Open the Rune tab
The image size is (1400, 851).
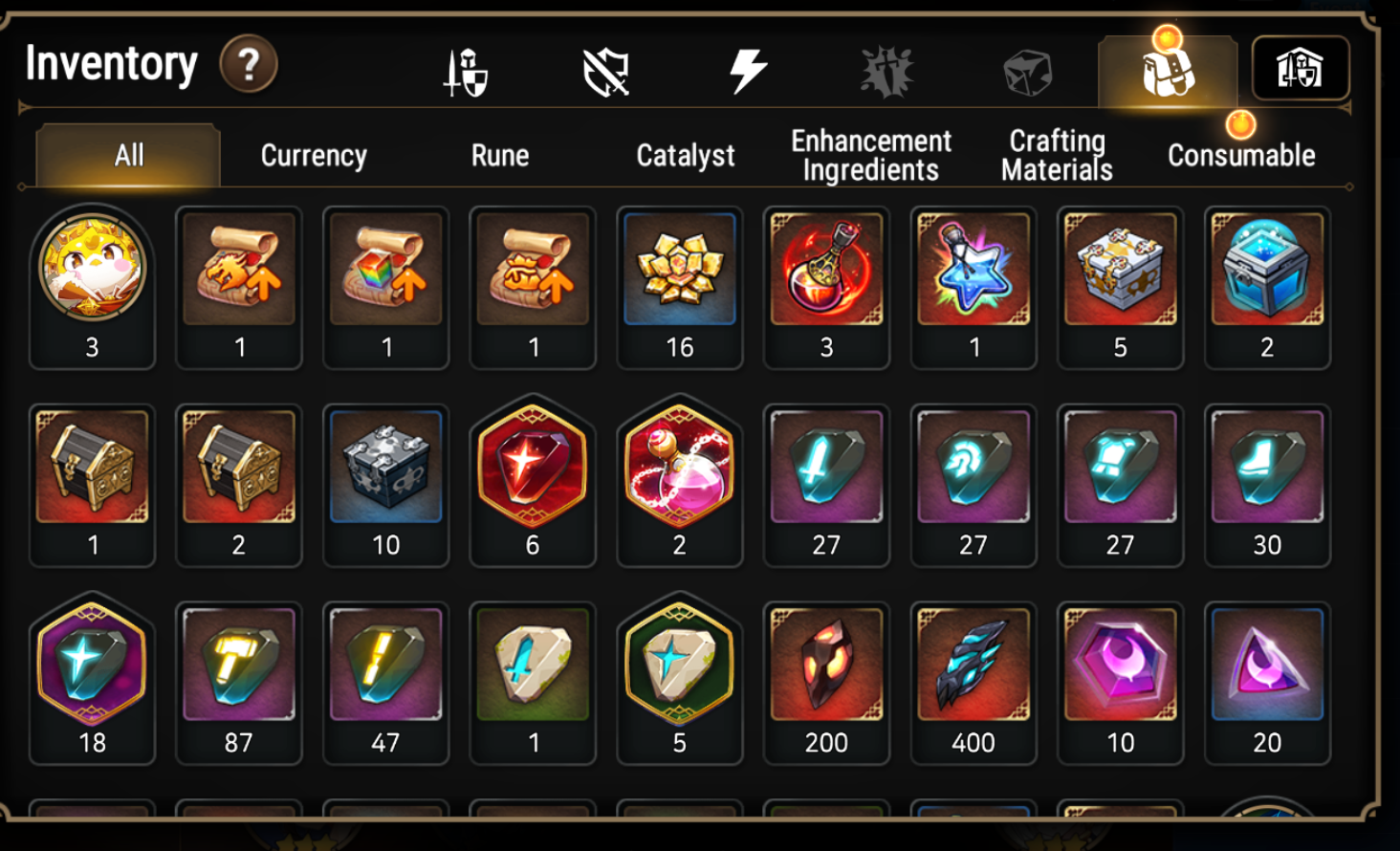498,155
